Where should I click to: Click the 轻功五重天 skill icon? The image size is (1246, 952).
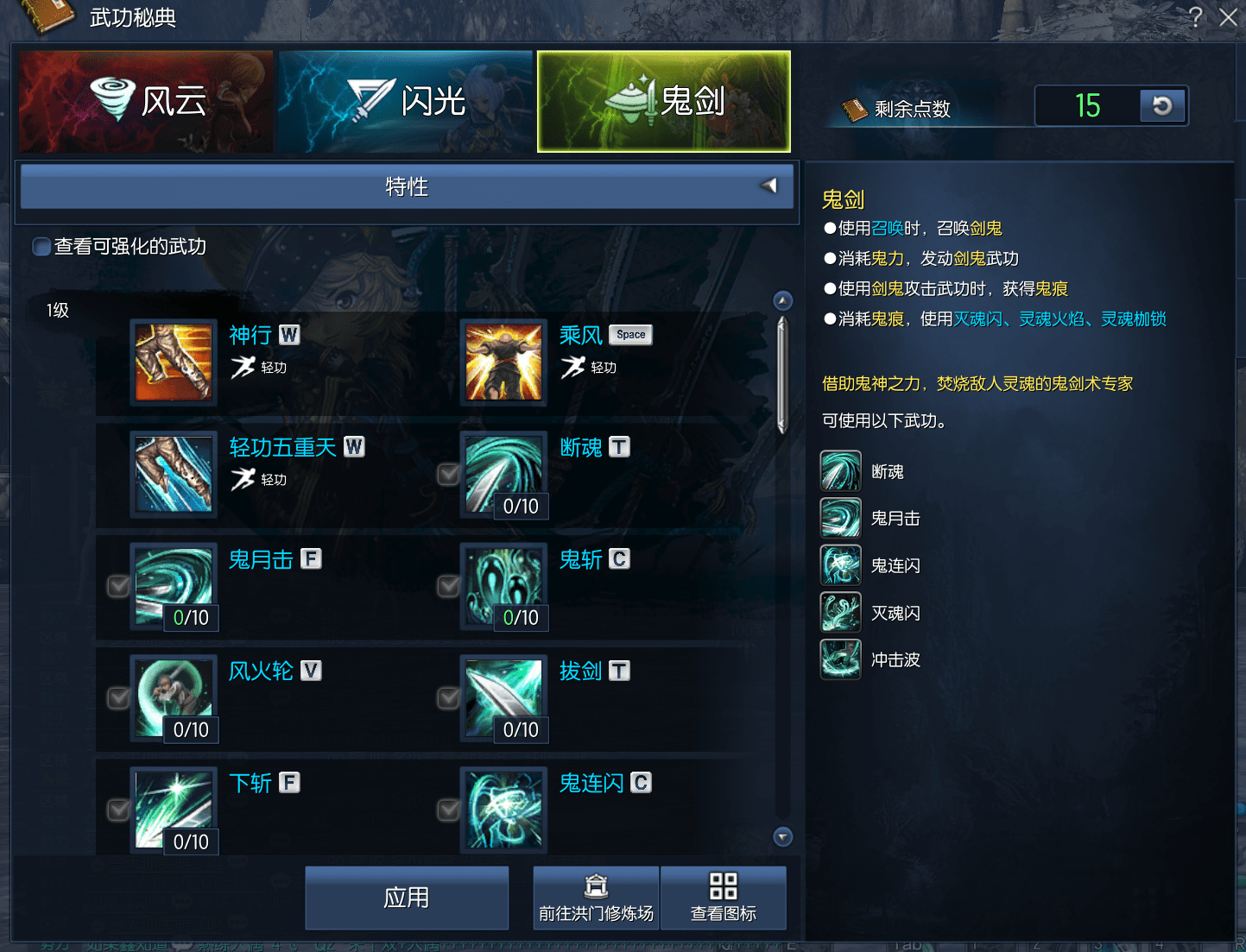[x=174, y=475]
